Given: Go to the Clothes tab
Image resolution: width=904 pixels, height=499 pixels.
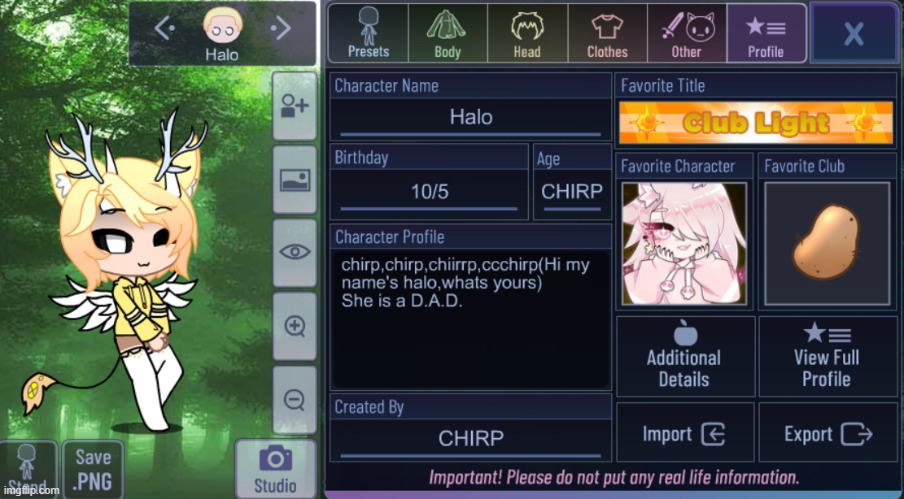Looking at the screenshot, I should pyautogui.click(x=607, y=34).
